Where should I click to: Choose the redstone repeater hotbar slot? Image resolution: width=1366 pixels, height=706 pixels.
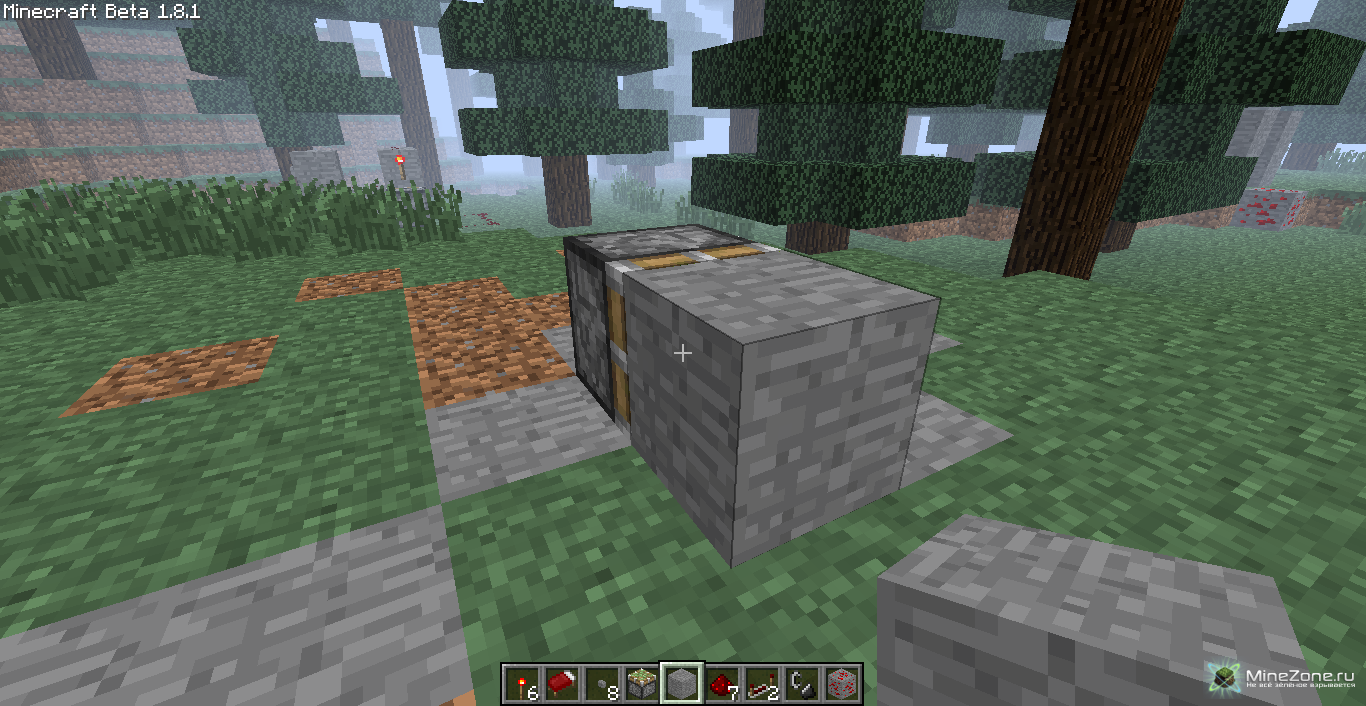pos(762,684)
